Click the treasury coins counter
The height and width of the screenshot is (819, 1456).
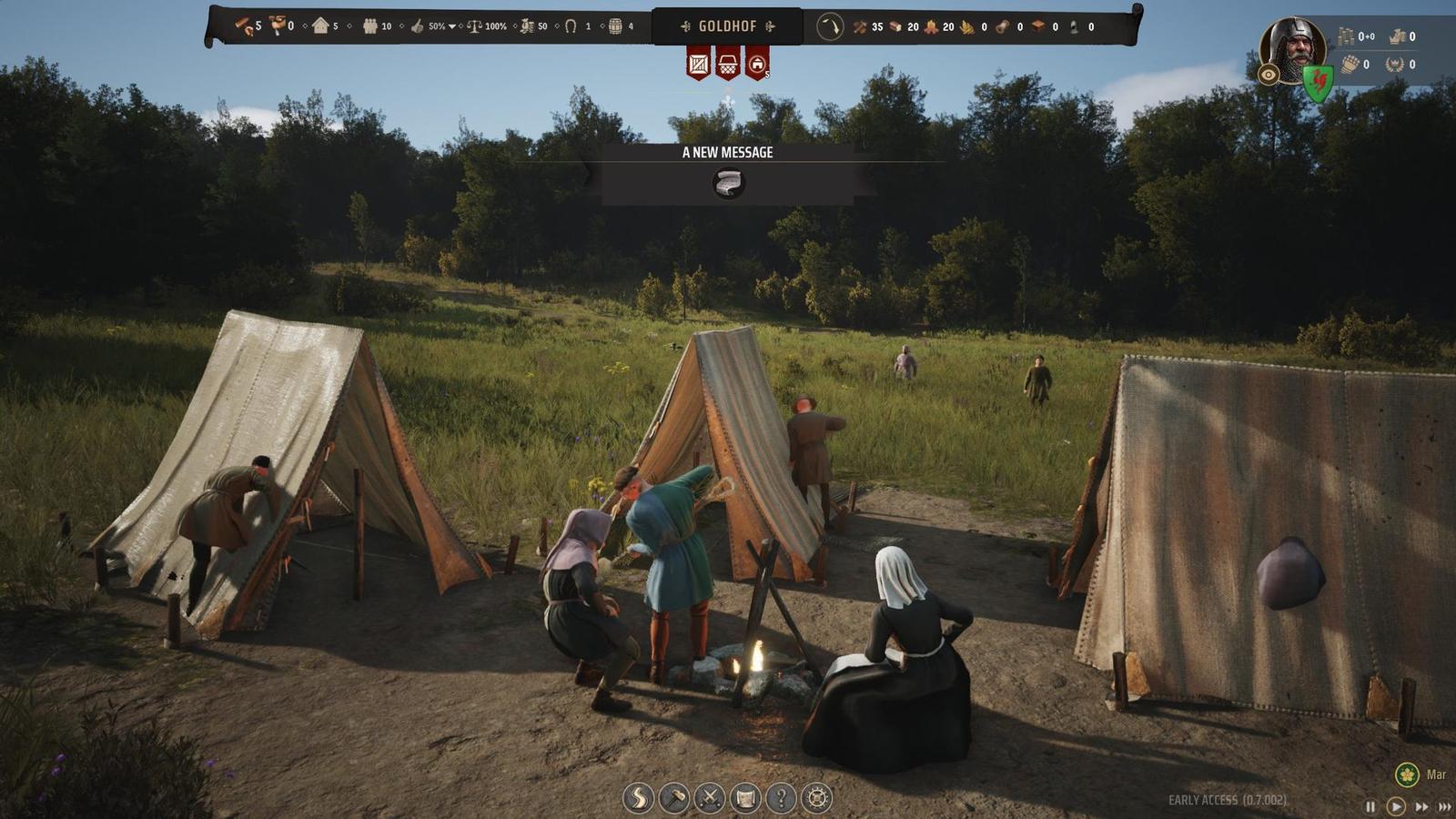(1348, 36)
